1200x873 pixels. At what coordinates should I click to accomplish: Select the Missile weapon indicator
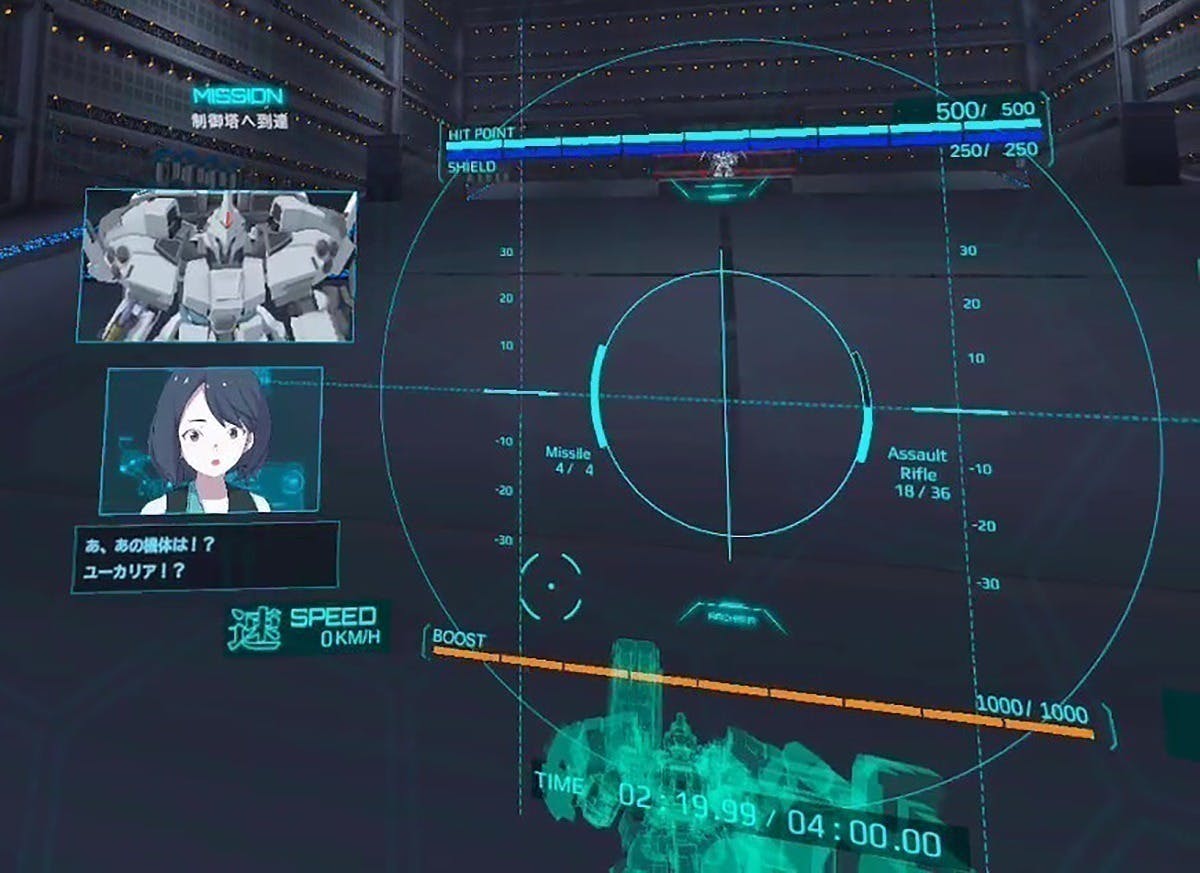tap(568, 461)
